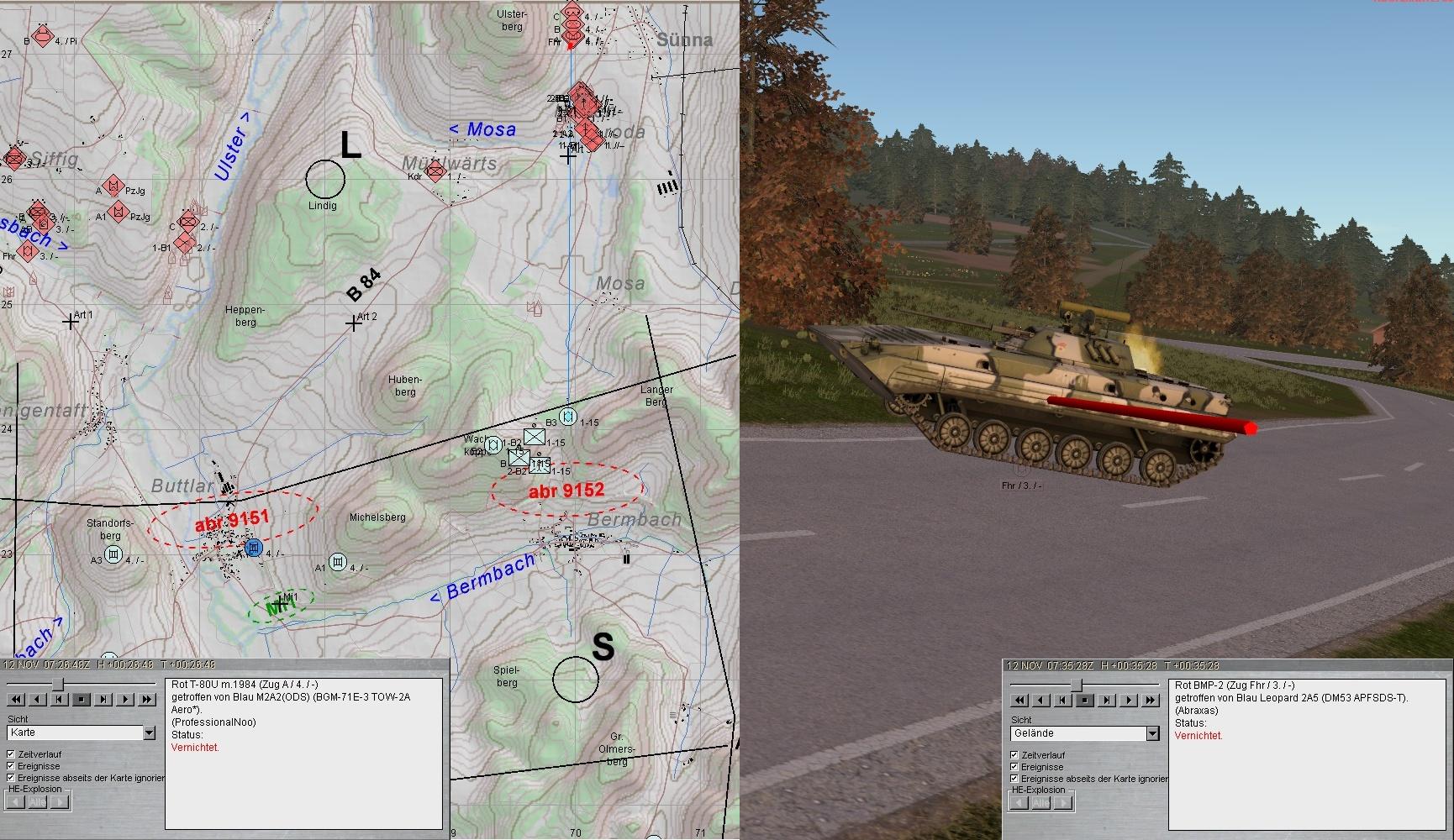Rewind the Karte panel replay
Image resolution: width=1454 pixels, height=840 pixels.
coord(15,699)
